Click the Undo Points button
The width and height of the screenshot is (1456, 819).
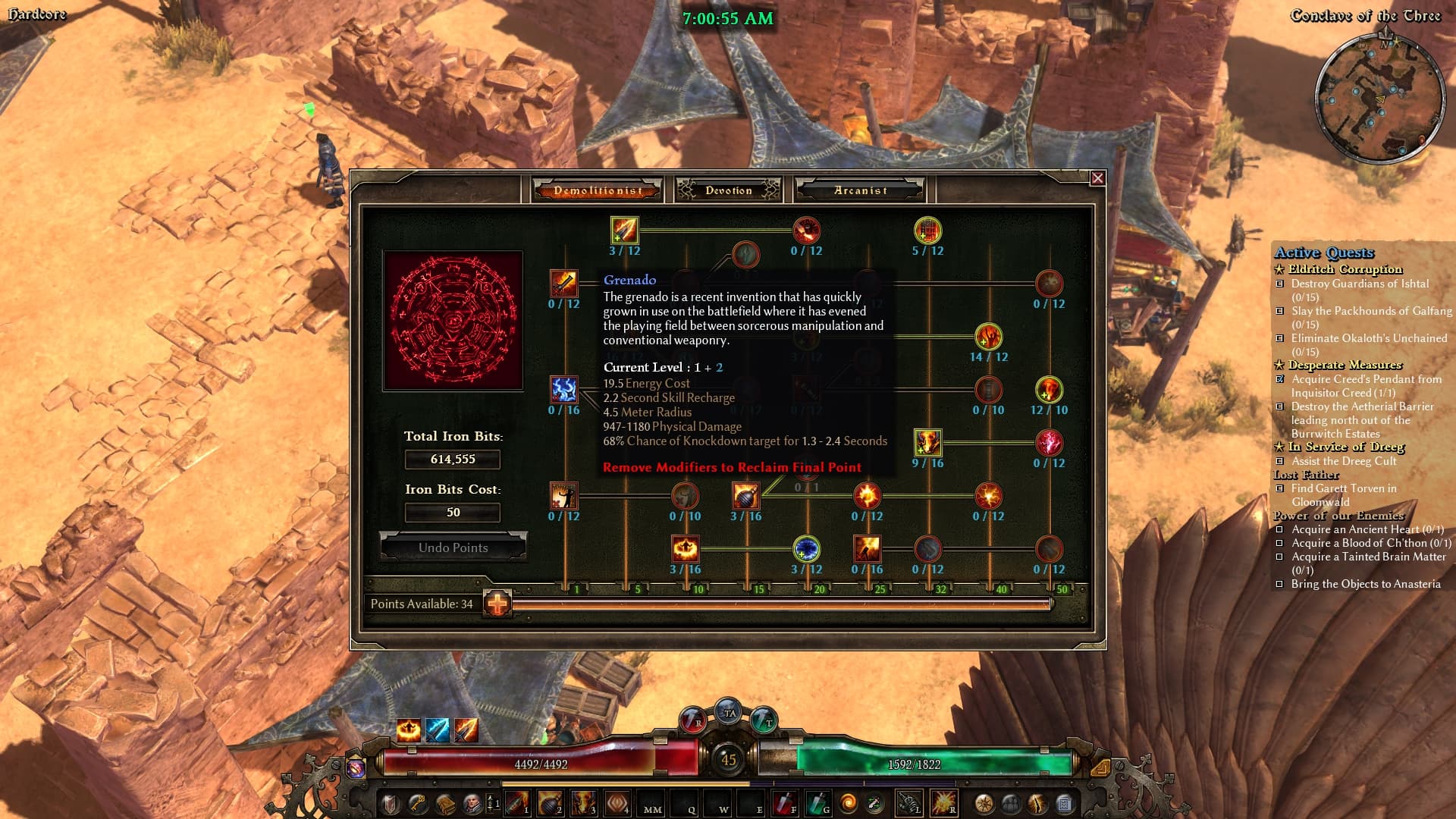point(453,548)
